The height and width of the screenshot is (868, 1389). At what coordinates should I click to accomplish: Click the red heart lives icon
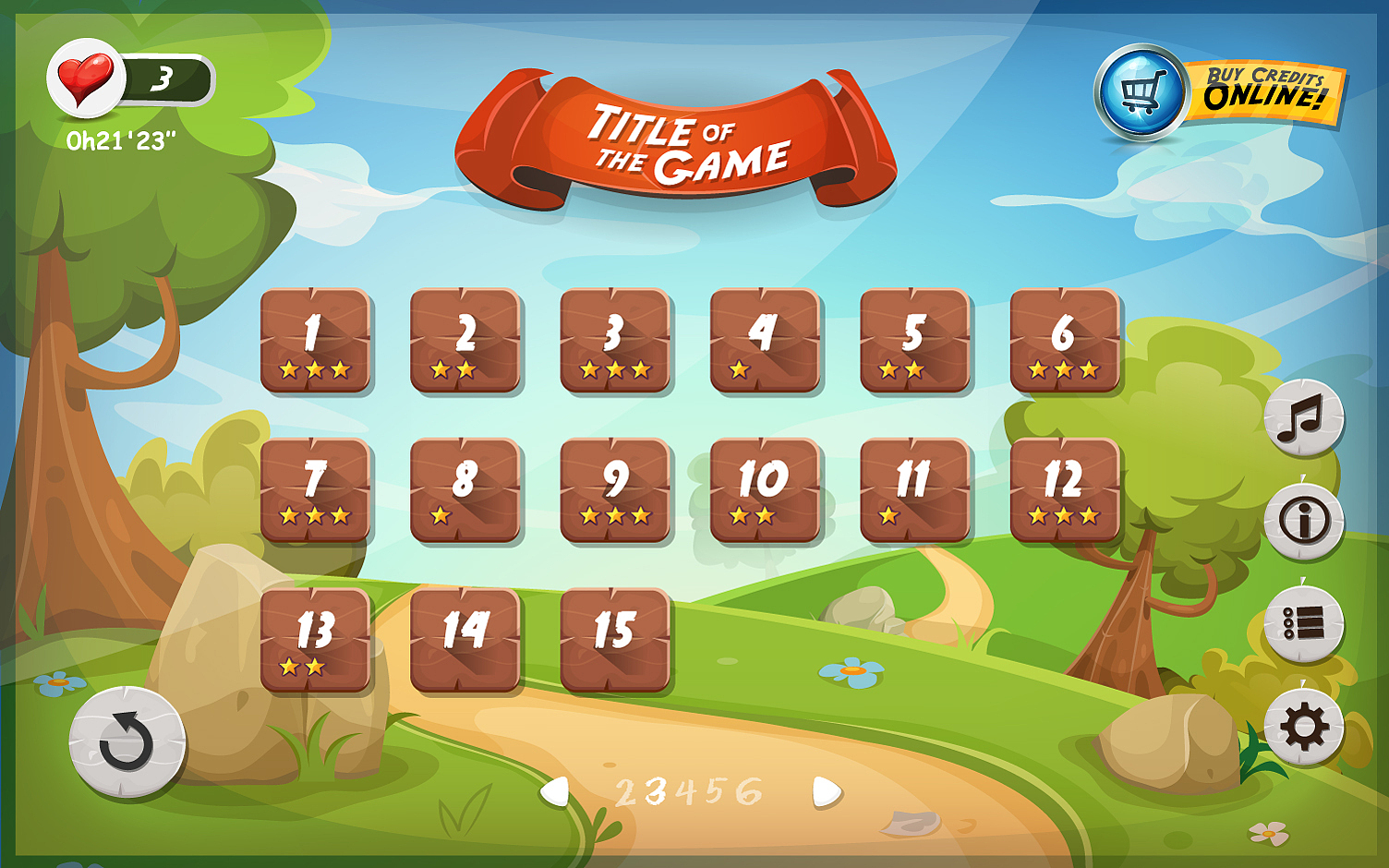coord(85,78)
